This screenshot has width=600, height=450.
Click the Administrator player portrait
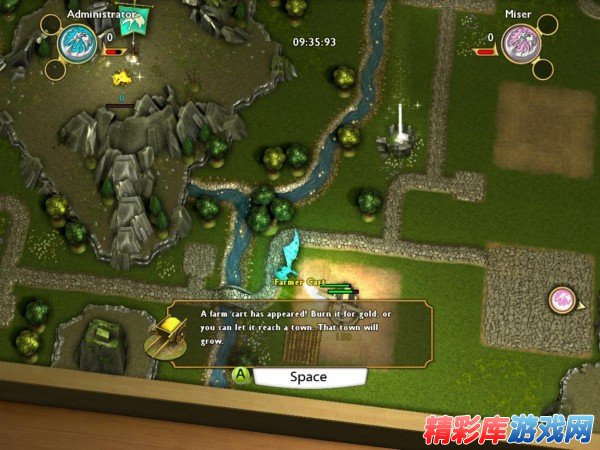[77, 44]
